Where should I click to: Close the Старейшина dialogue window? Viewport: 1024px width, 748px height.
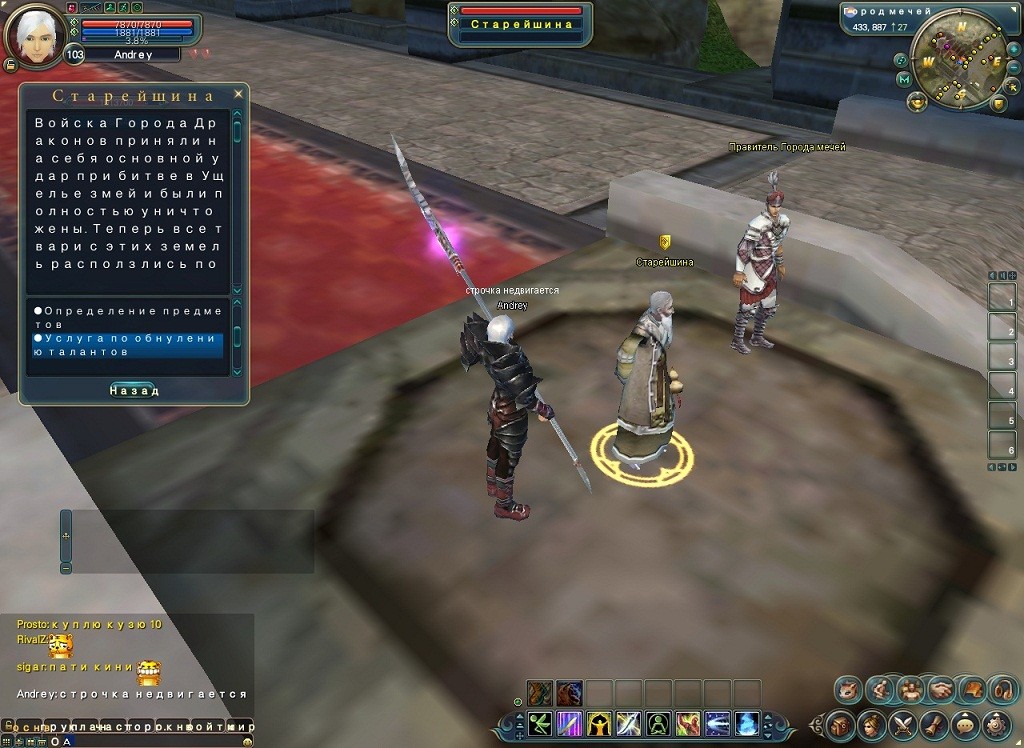pyautogui.click(x=238, y=94)
